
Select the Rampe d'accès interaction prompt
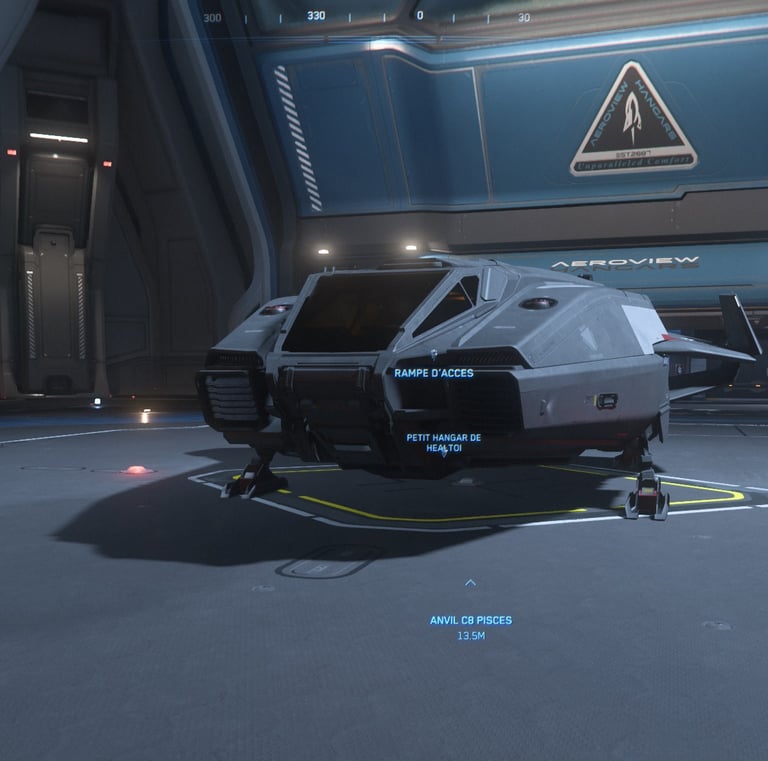pyautogui.click(x=433, y=373)
